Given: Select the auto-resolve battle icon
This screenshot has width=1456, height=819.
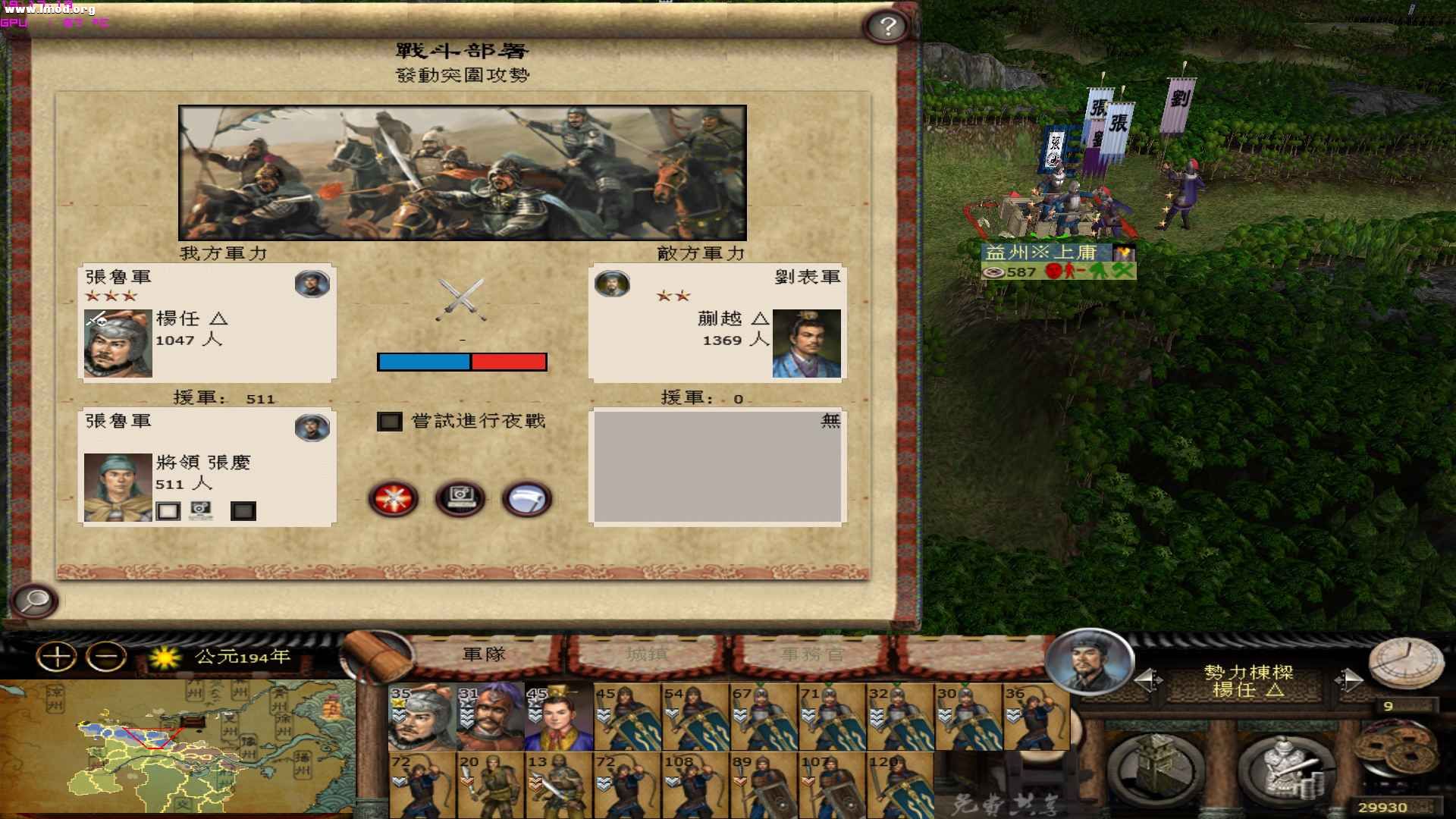Looking at the screenshot, I should pyautogui.click(x=459, y=498).
